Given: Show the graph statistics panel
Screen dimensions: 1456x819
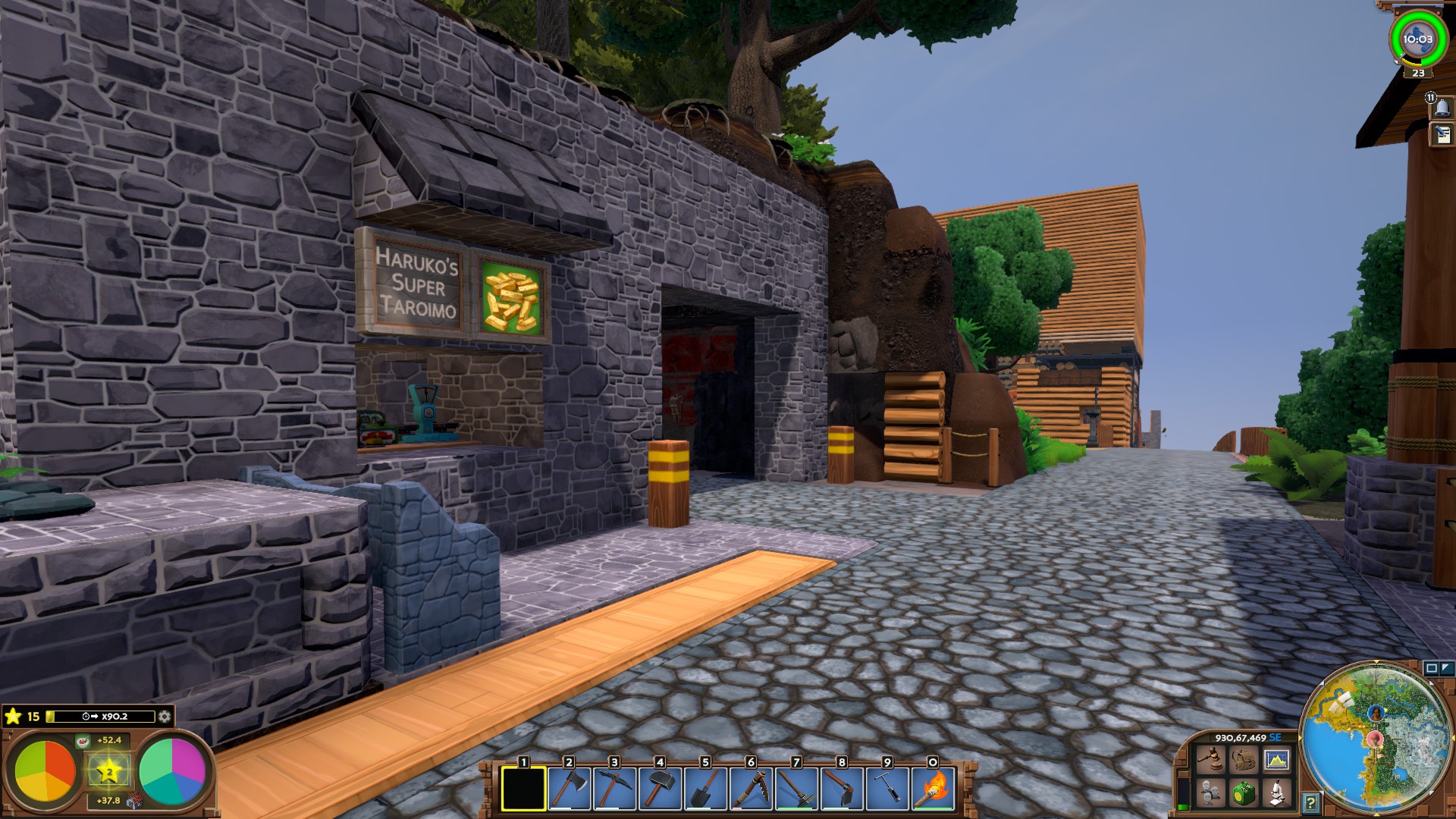Looking at the screenshot, I should click(1277, 759).
